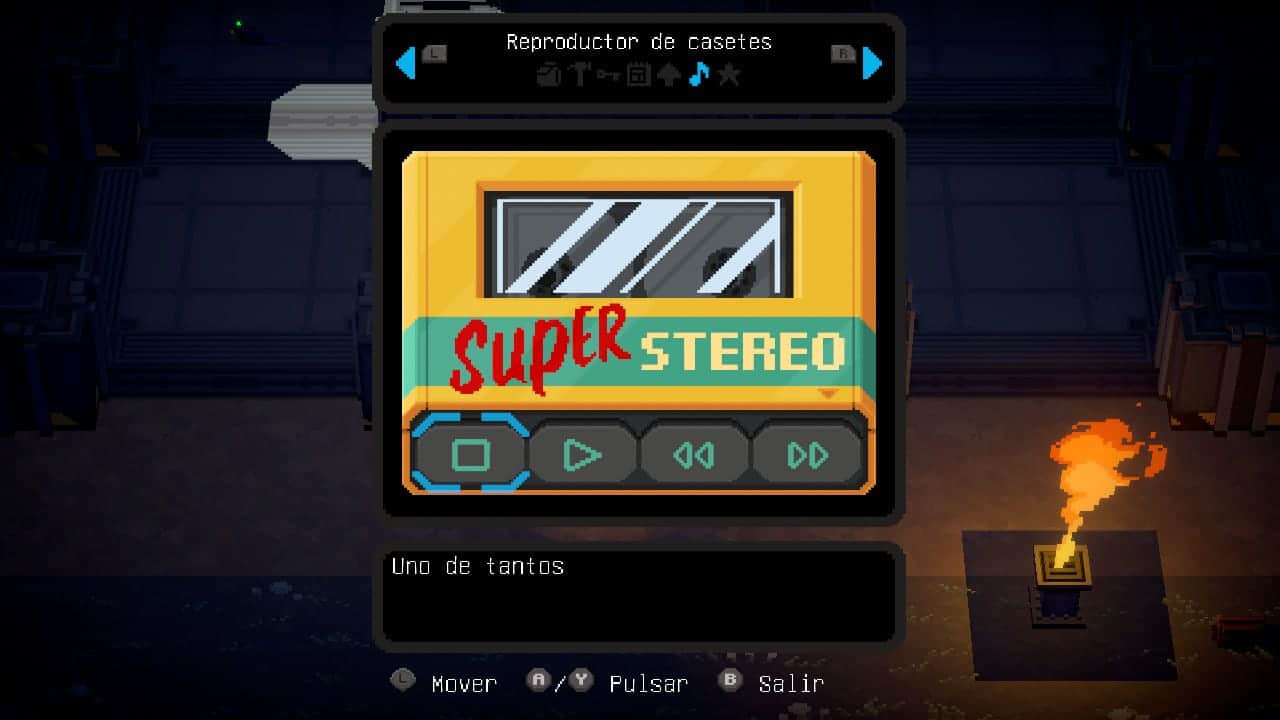This screenshot has height=720, width=1280.
Task: Play the cassette tape
Action: [582, 455]
